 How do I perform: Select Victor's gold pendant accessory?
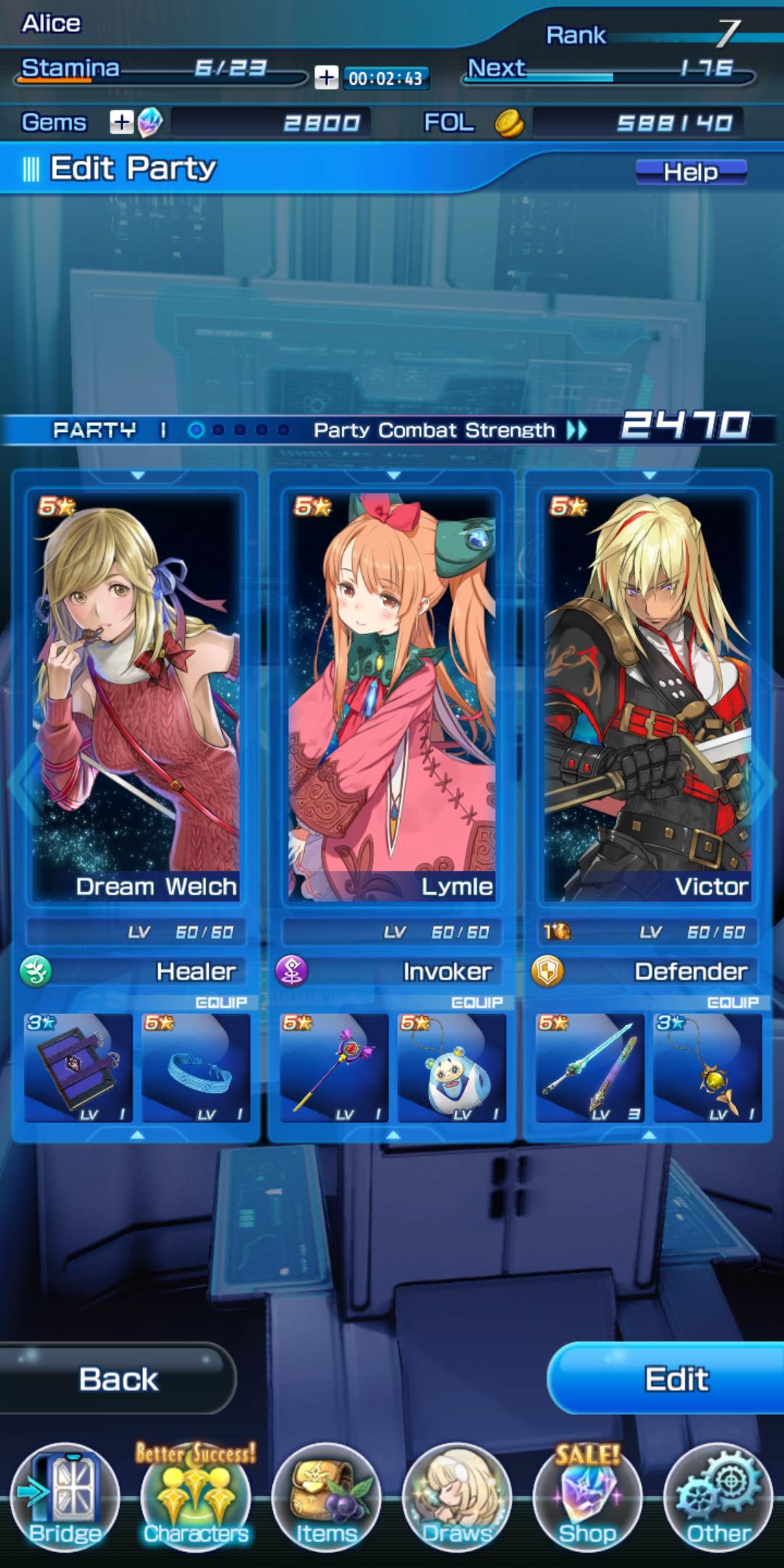[x=707, y=1068]
